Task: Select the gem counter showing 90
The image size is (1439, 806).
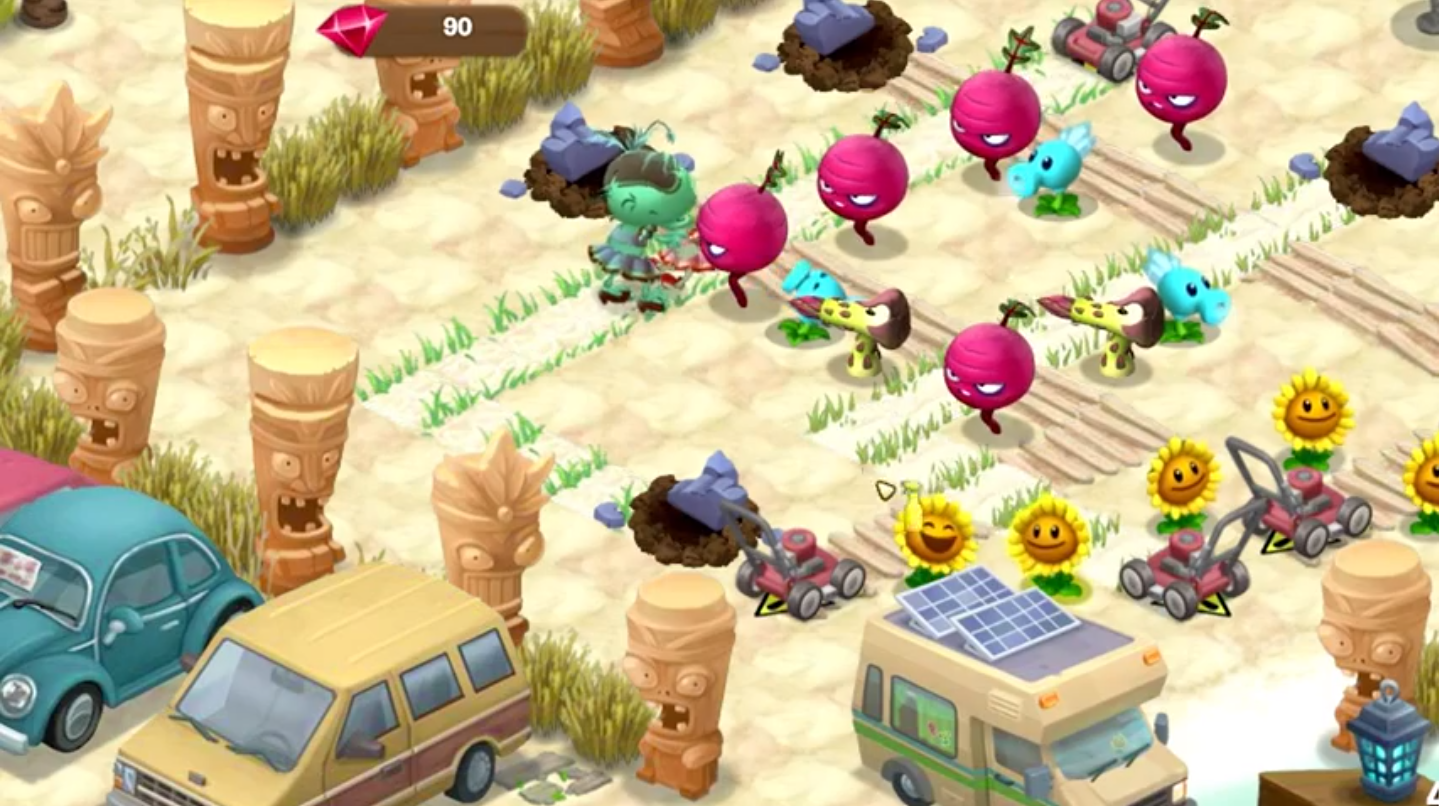Action: coord(458,26)
